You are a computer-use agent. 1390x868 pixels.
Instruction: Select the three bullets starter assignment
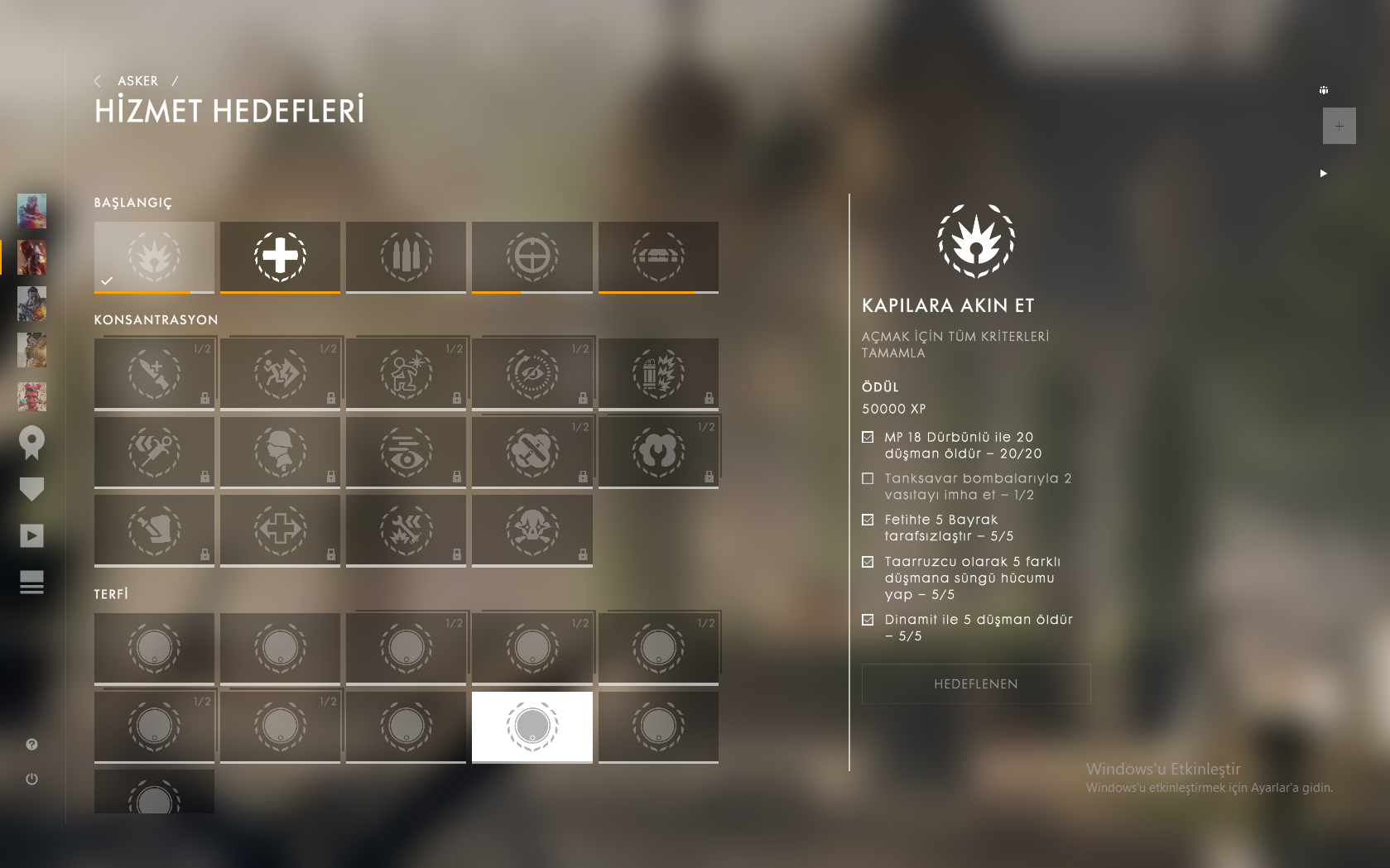coord(406,257)
